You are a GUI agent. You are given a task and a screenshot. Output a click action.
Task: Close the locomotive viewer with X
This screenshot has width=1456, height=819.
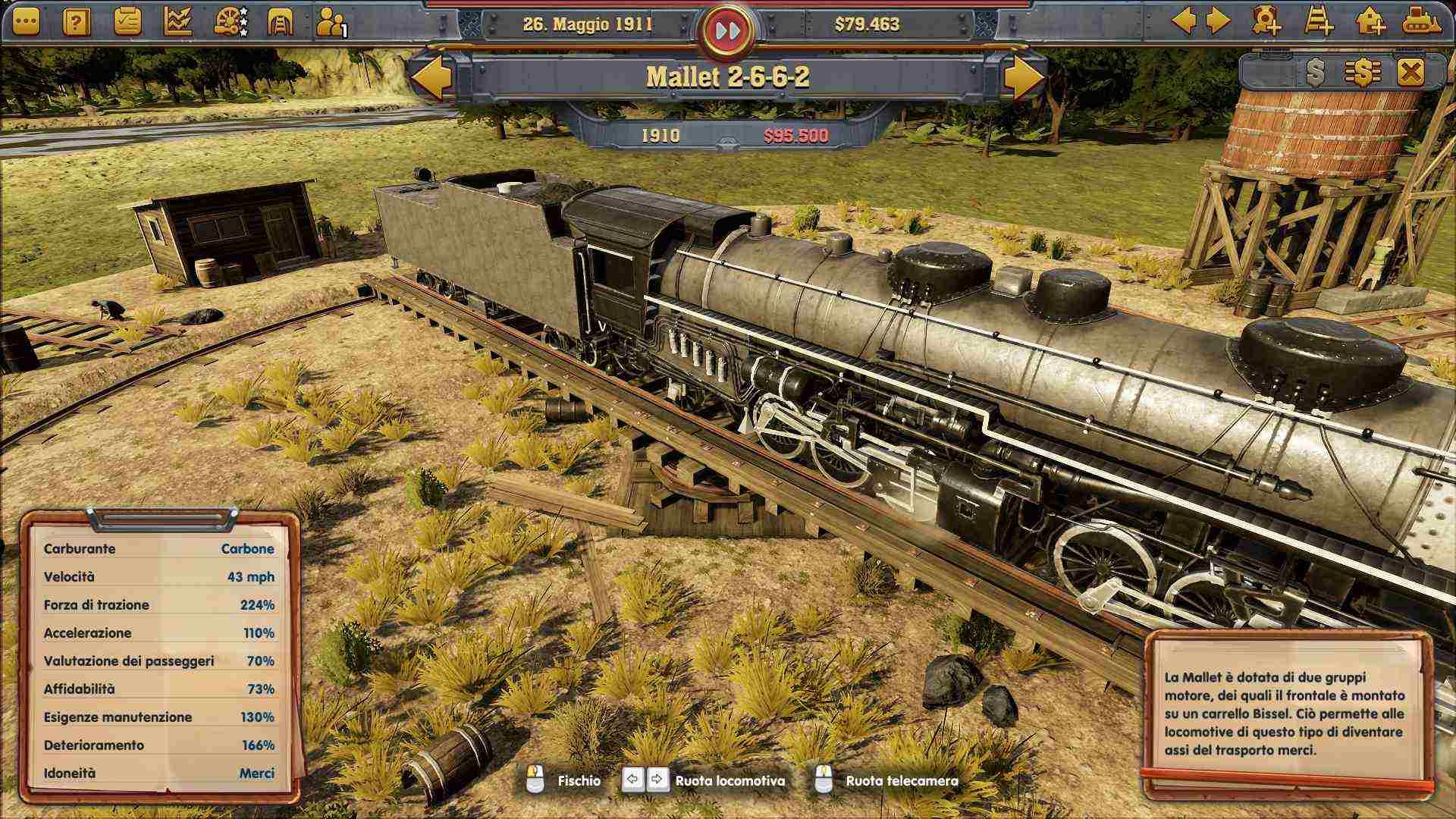tap(1410, 73)
